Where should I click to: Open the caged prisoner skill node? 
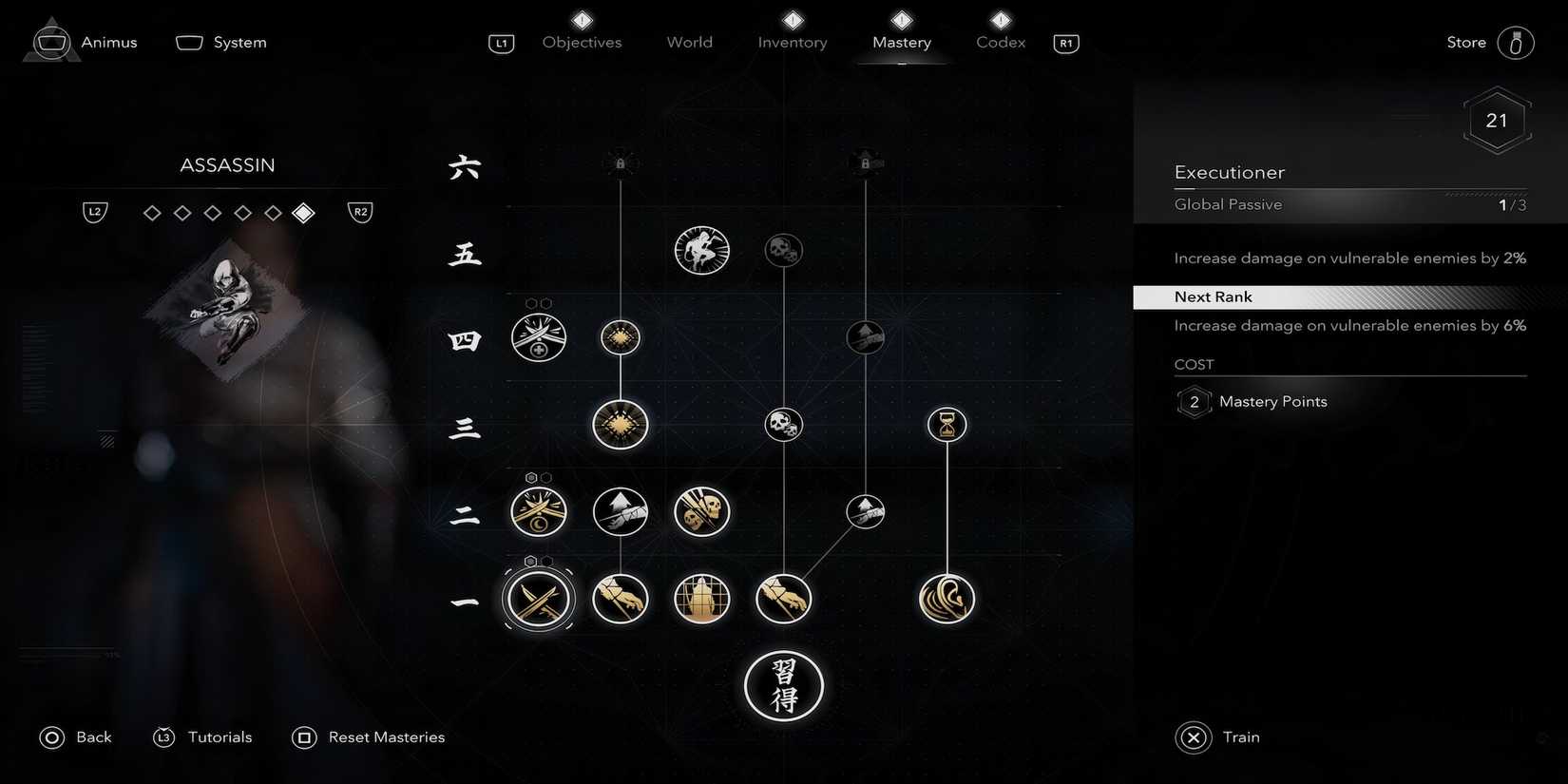tap(701, 599)
